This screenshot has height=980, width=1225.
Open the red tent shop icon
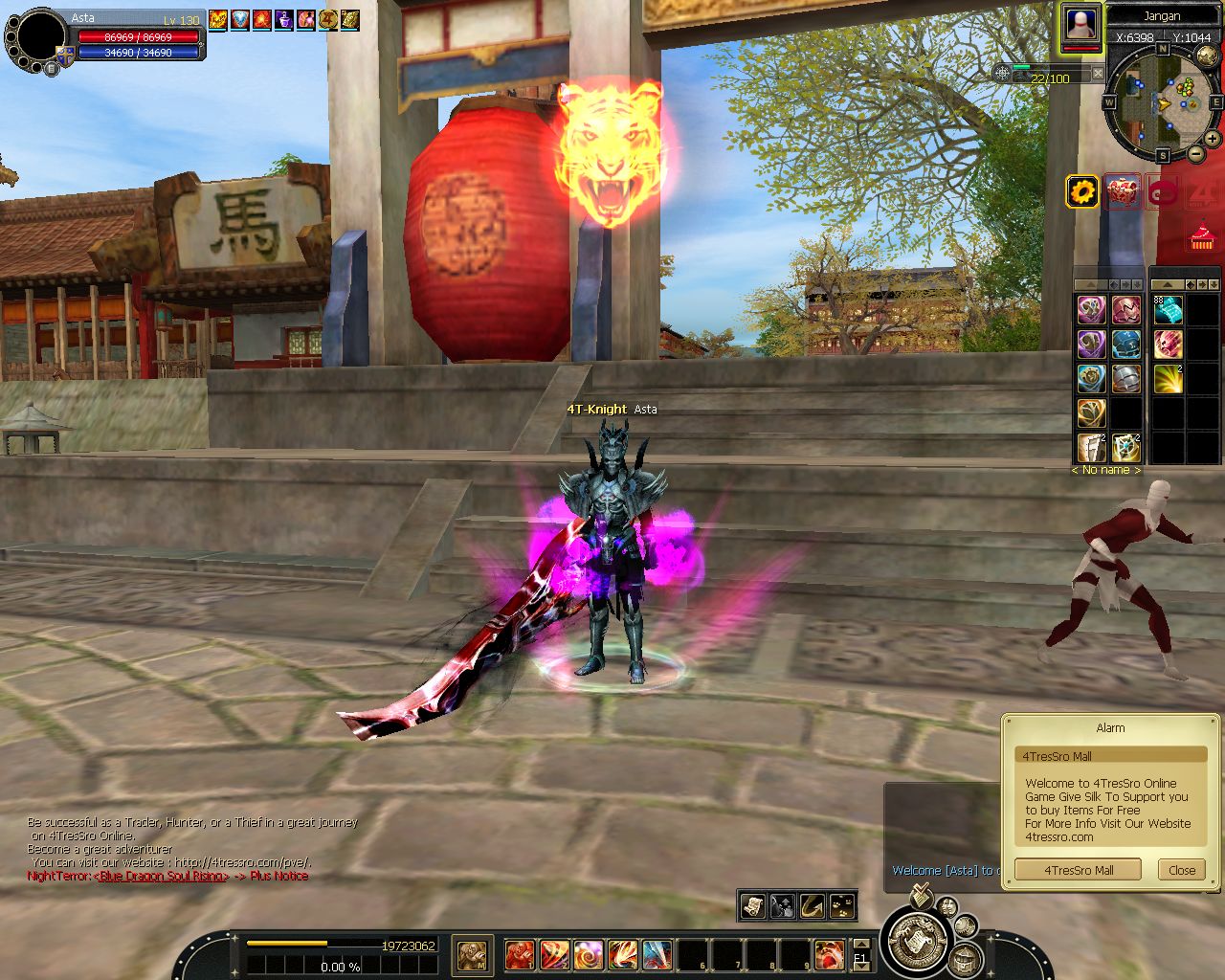click(1201, 235)
